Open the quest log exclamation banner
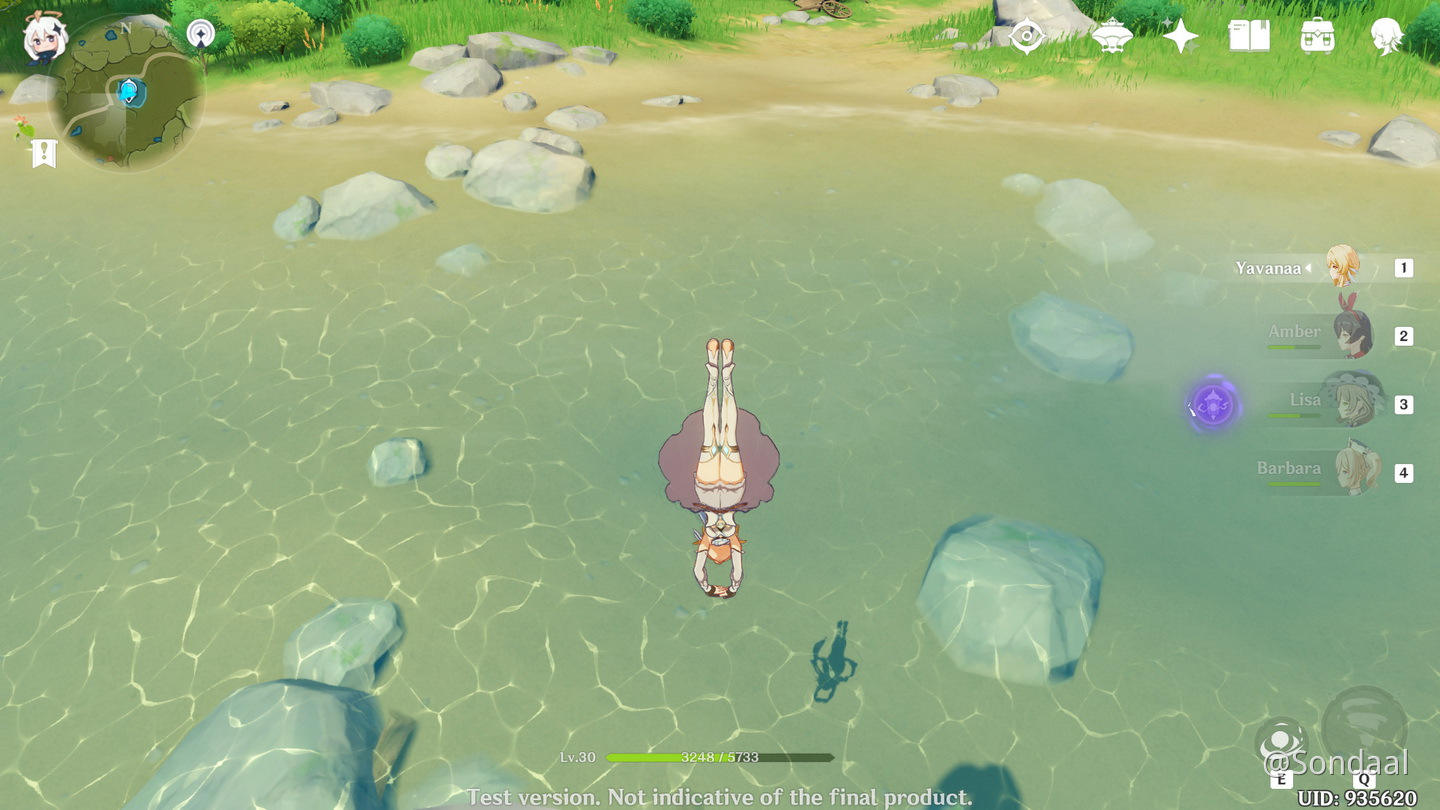This screenshot has width=1440, height=810. pyautogui.click(x=44, y=153)
